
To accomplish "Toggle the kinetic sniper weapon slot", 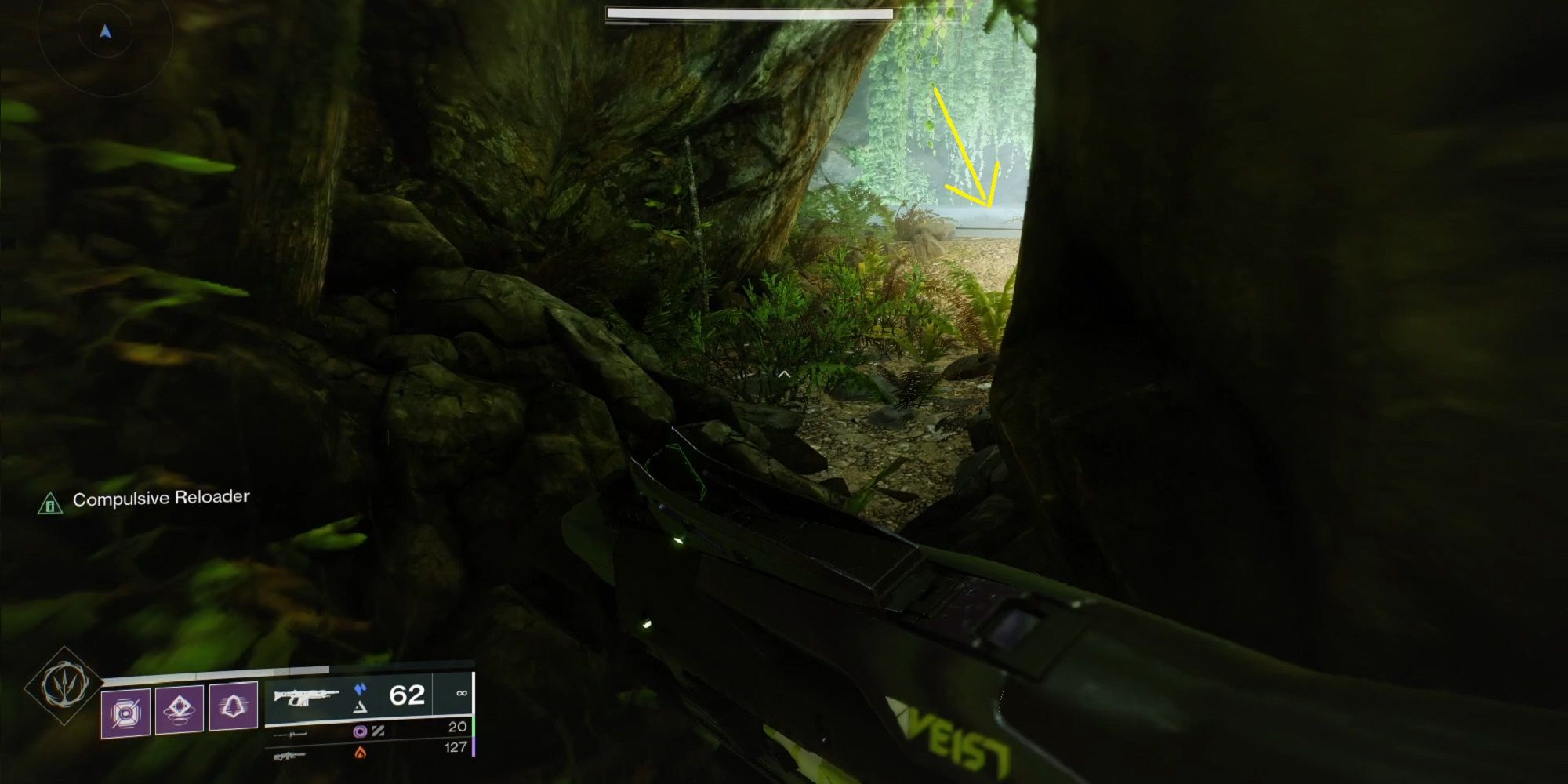I will pyautogui.click(x=290, y=735).
